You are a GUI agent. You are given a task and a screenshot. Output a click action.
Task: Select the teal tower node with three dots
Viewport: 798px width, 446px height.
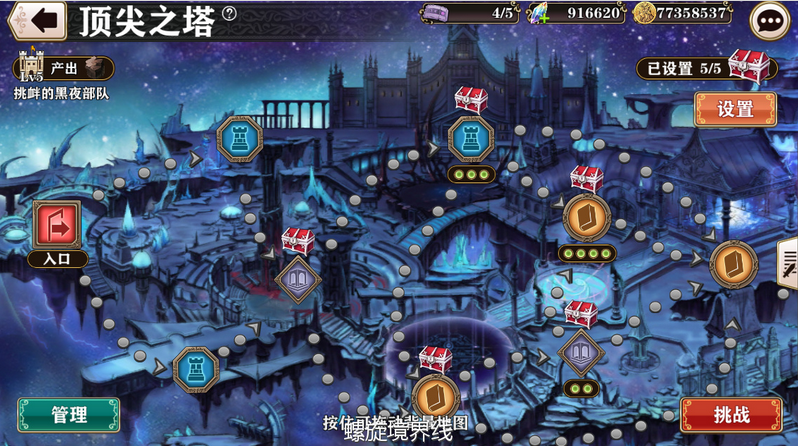pyautogui.click(x=469, y=138)
